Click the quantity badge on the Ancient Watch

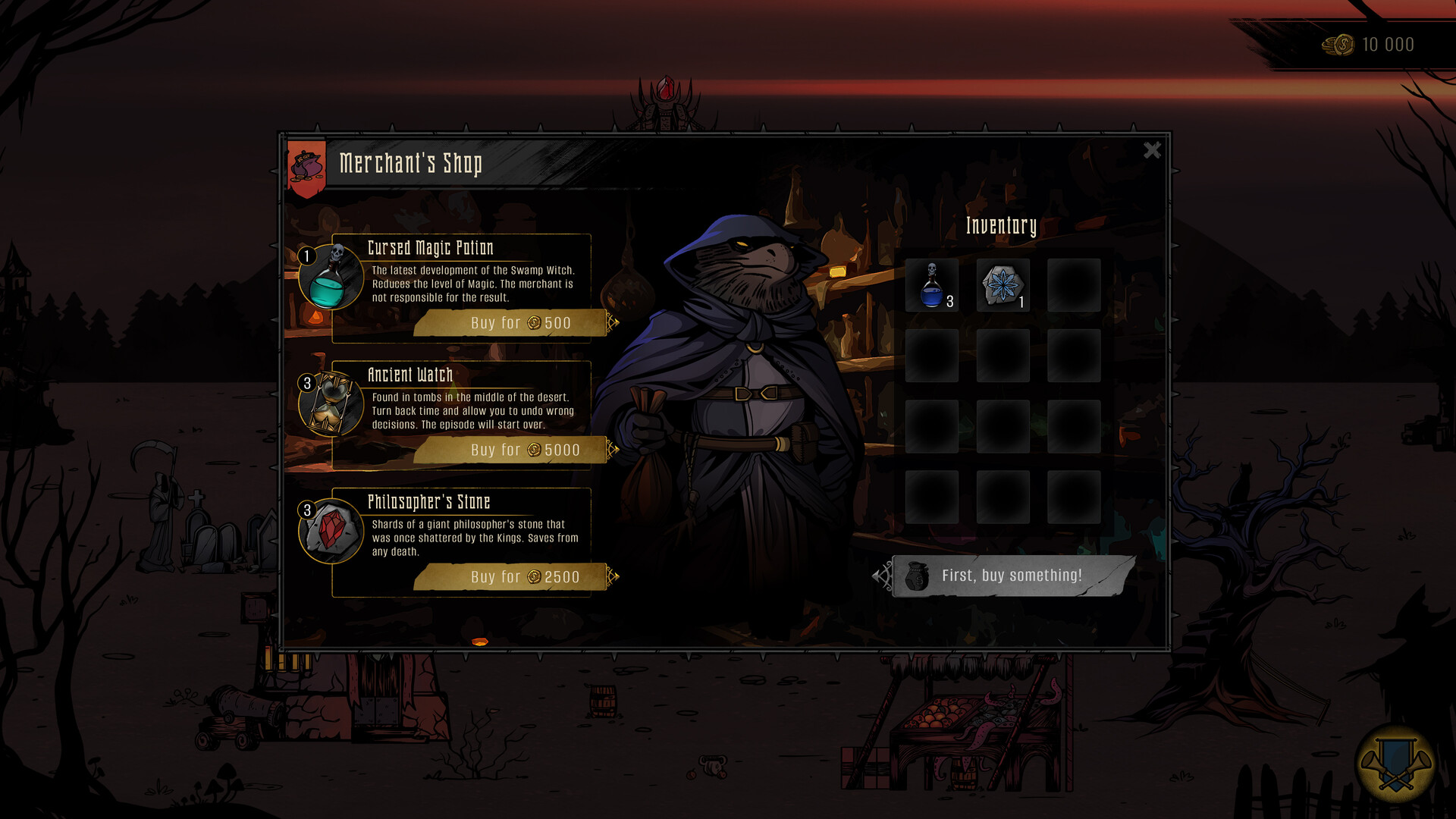(306, 383)
